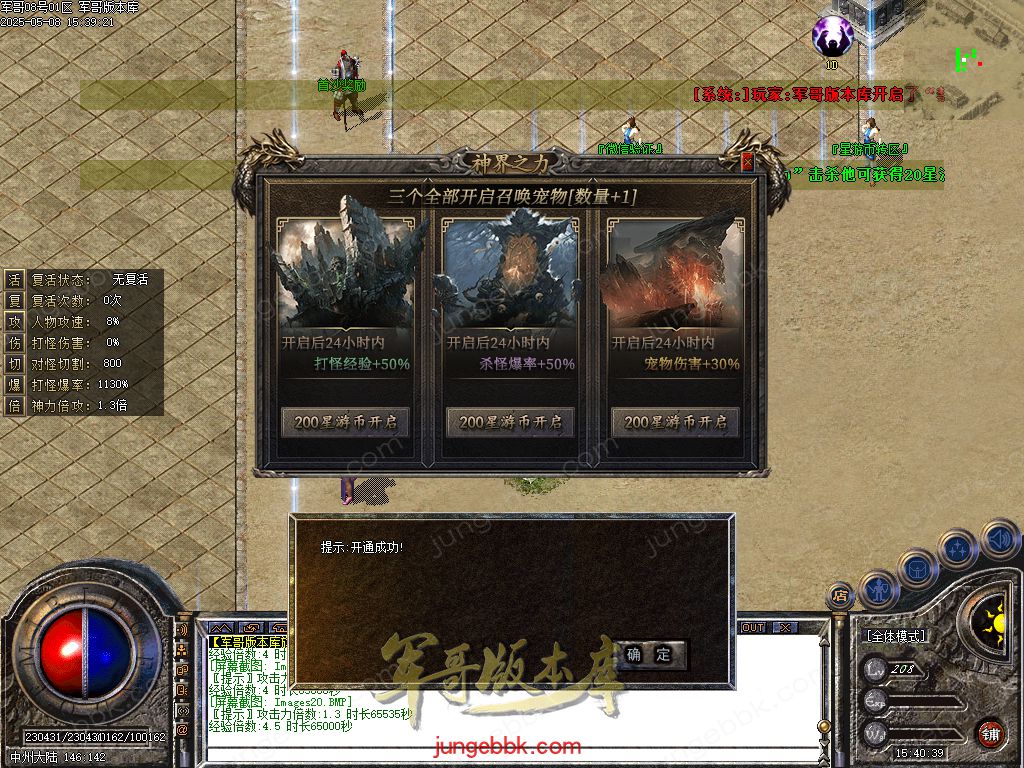Viewport: 1024px width, 768px height.
Task: Click the chat scrollbar gold knob
Action: pos(823,727)
